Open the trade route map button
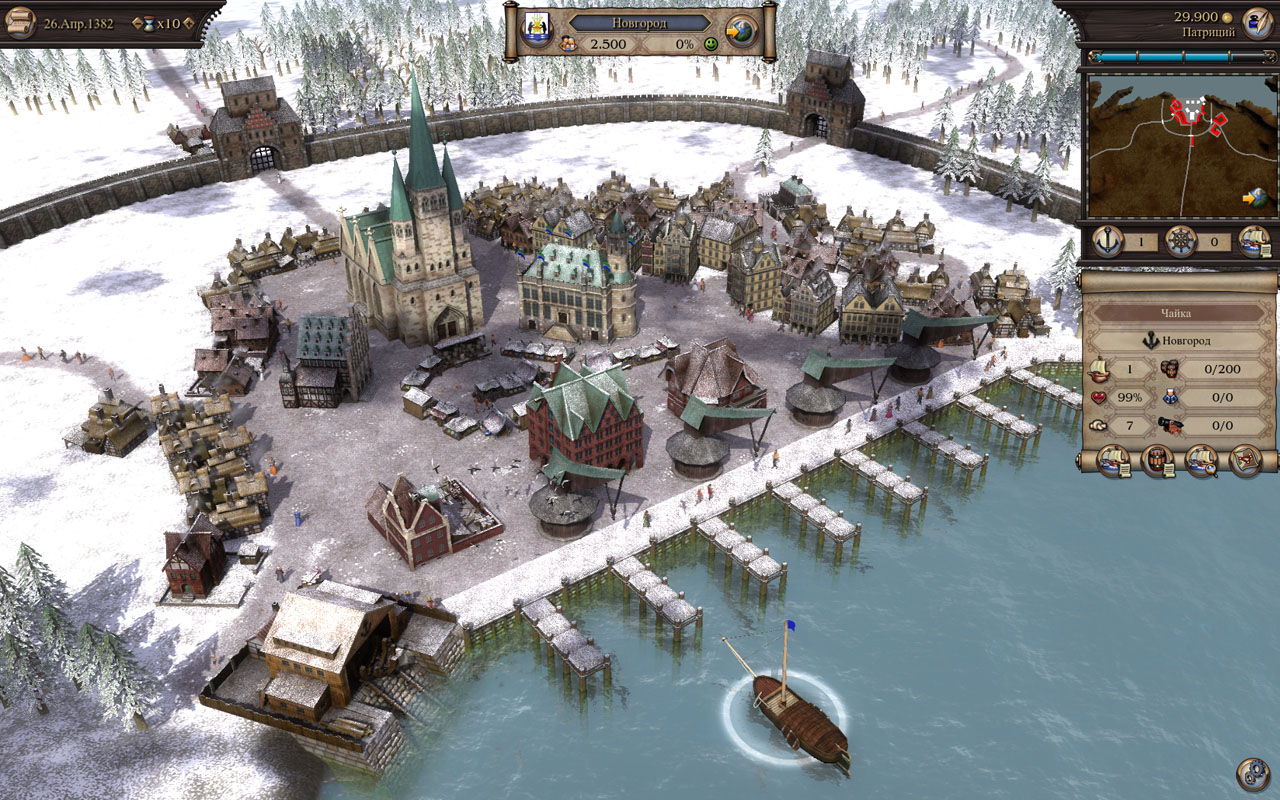Screen dimensions: 1280x800 click(1245, 461)
